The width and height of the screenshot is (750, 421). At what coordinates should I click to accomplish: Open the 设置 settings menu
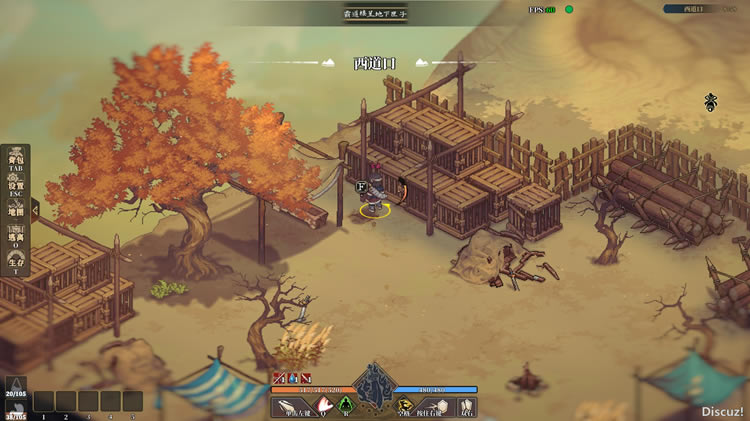(16, 187)
